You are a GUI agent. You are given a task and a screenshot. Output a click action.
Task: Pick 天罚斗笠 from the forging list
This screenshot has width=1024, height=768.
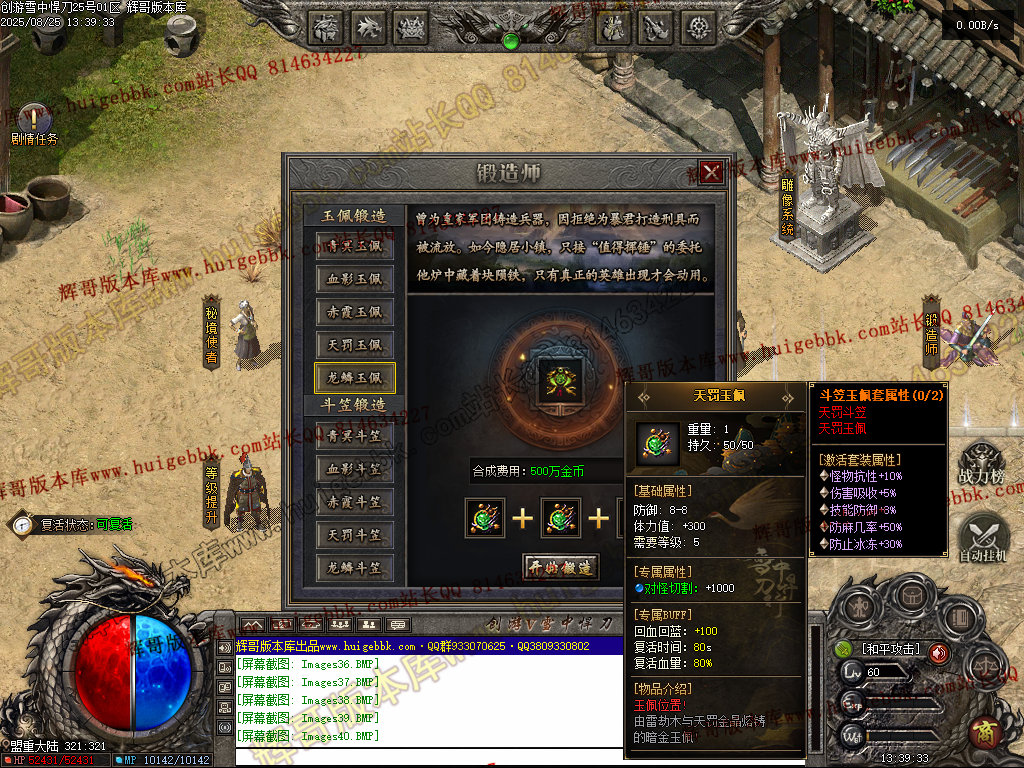click(355, 534)
